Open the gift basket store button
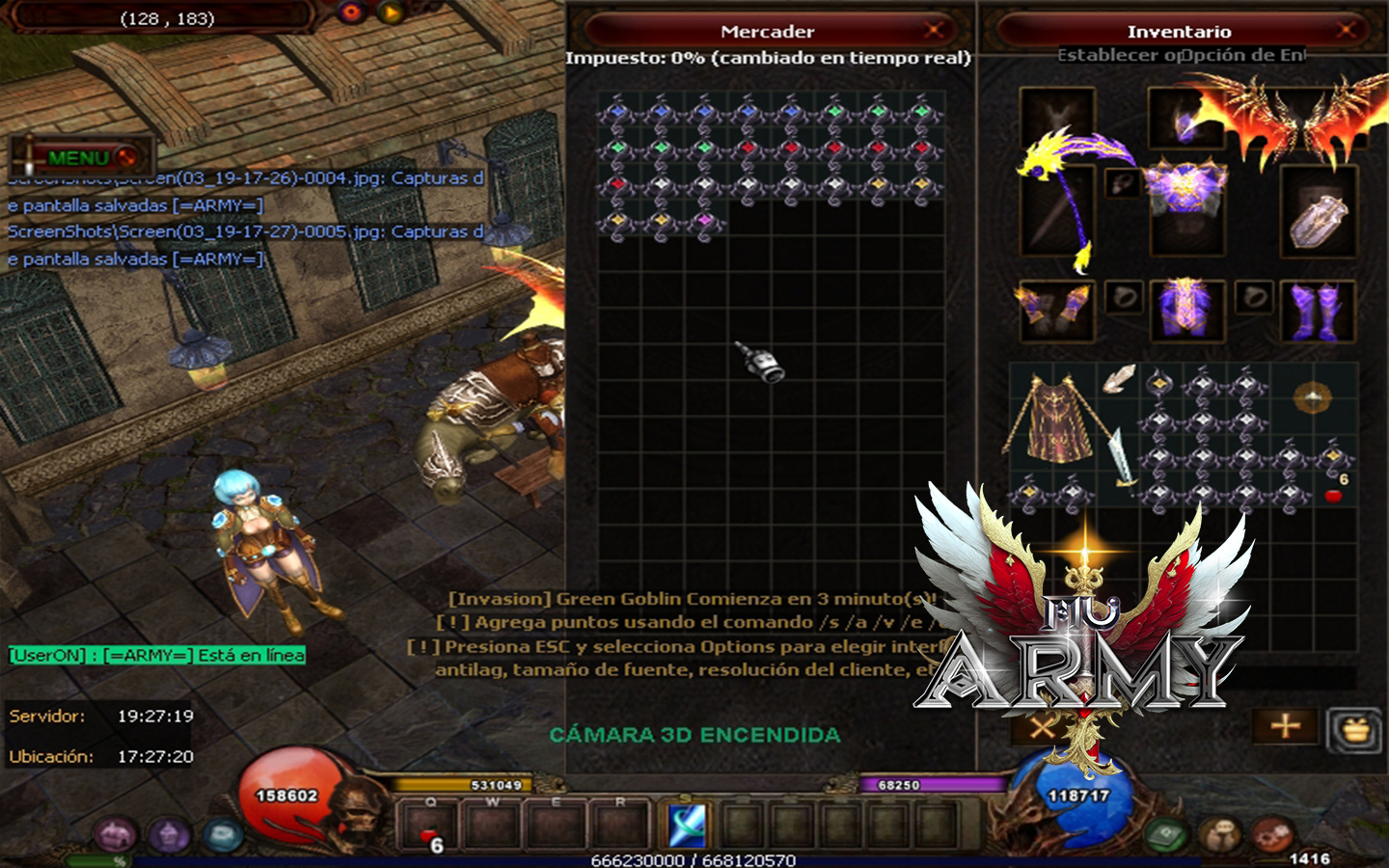 click(x=1355, y=729)
